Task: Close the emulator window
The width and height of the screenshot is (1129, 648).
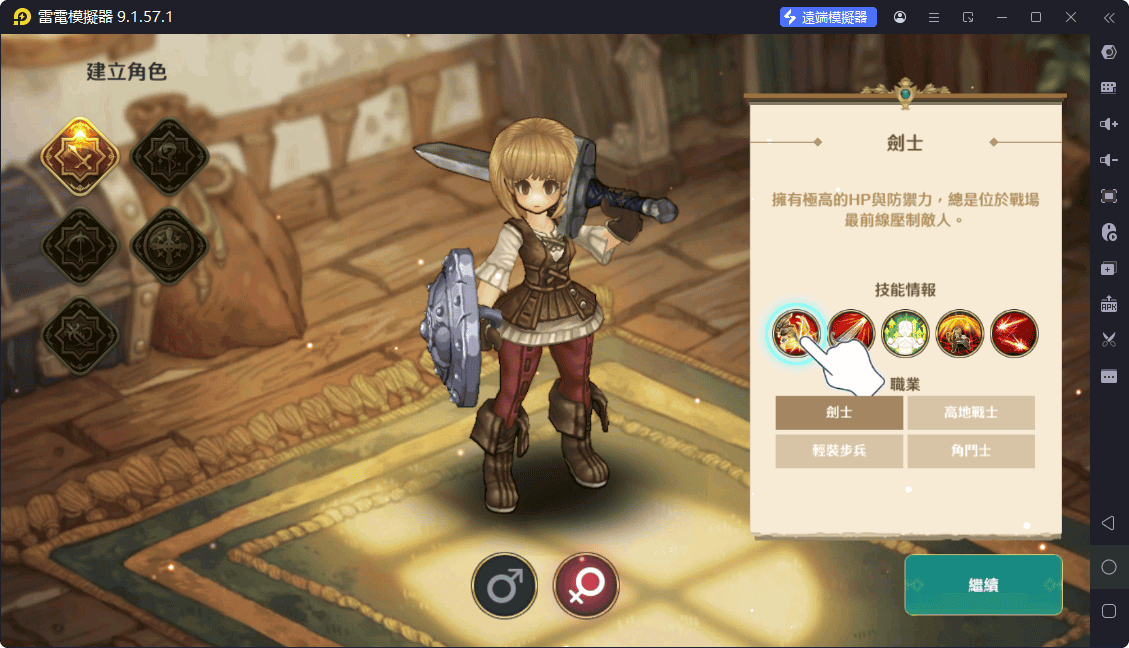Action: click(1071, 17)
